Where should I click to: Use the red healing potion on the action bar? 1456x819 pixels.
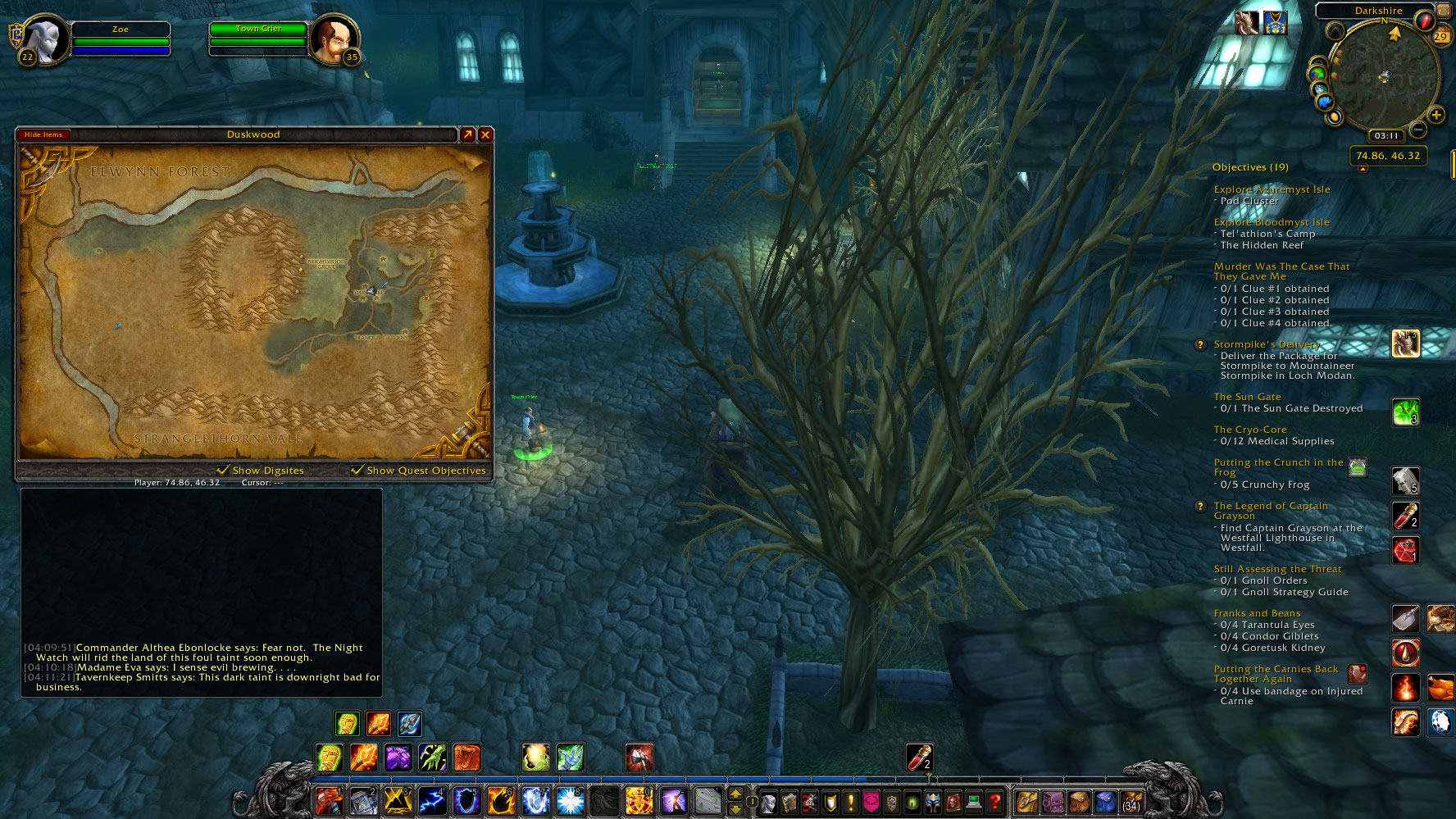[920, 757]
